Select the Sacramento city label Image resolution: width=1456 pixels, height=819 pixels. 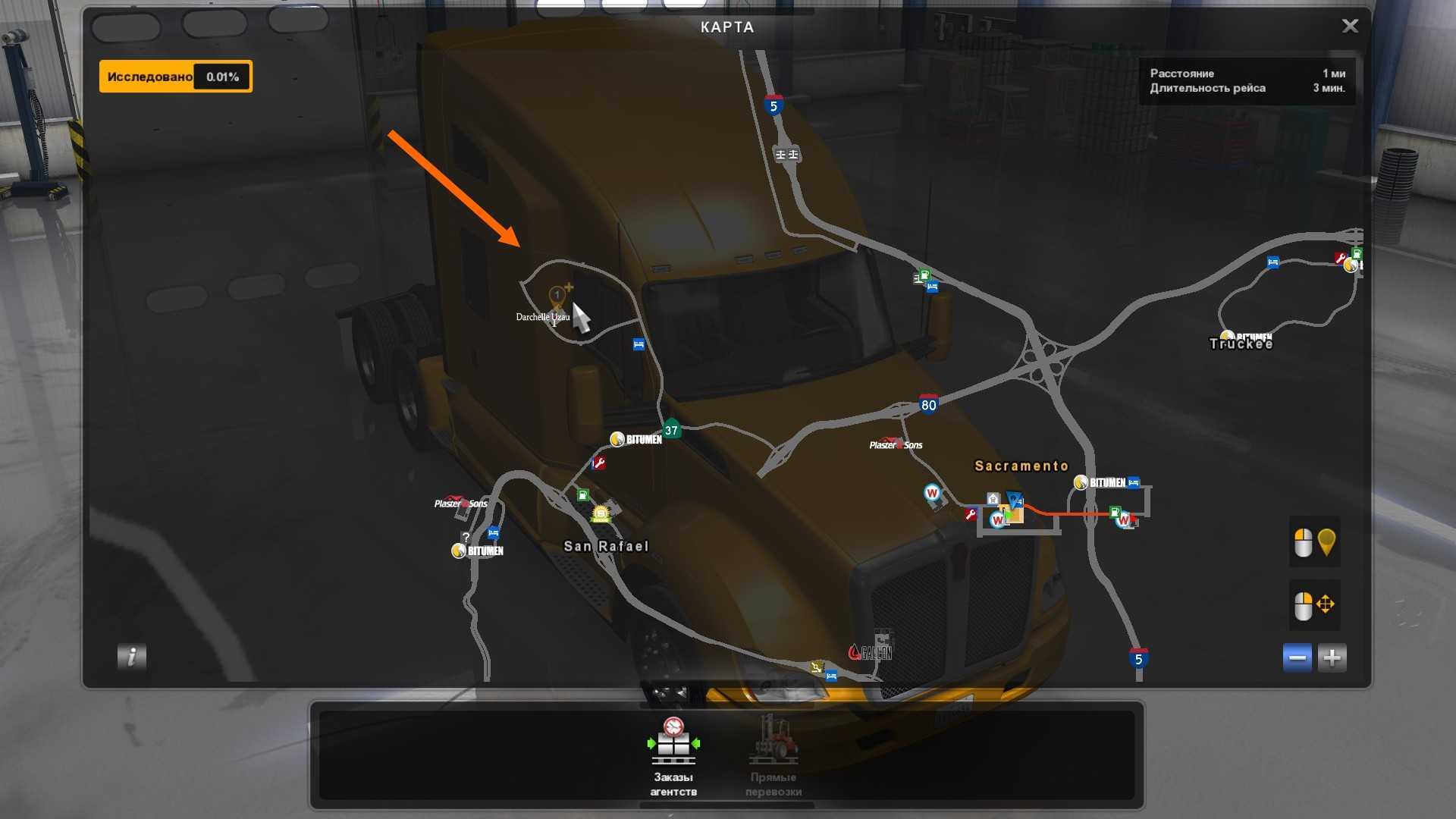point(1021,466)
